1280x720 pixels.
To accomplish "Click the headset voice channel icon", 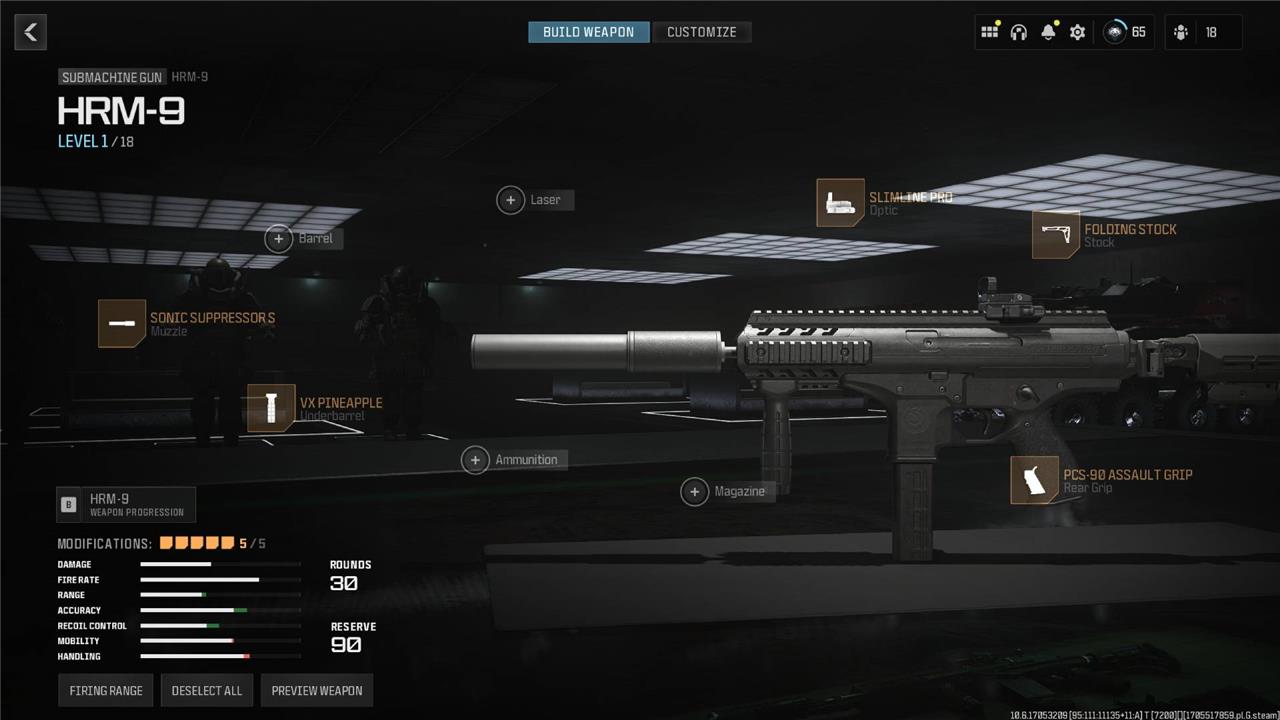I will [x=1018, y=32].
